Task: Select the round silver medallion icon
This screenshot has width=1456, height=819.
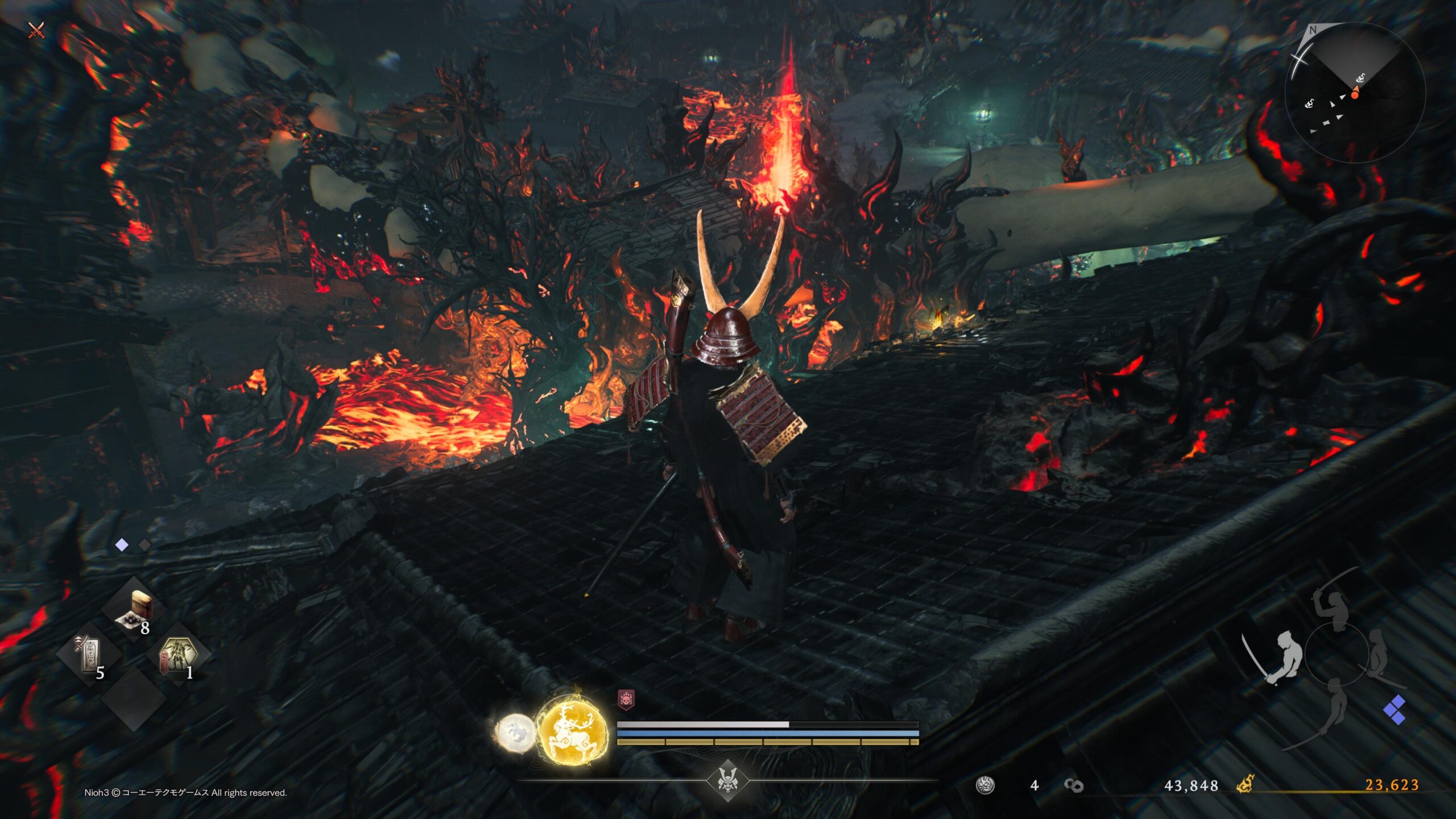Action: 985,785
